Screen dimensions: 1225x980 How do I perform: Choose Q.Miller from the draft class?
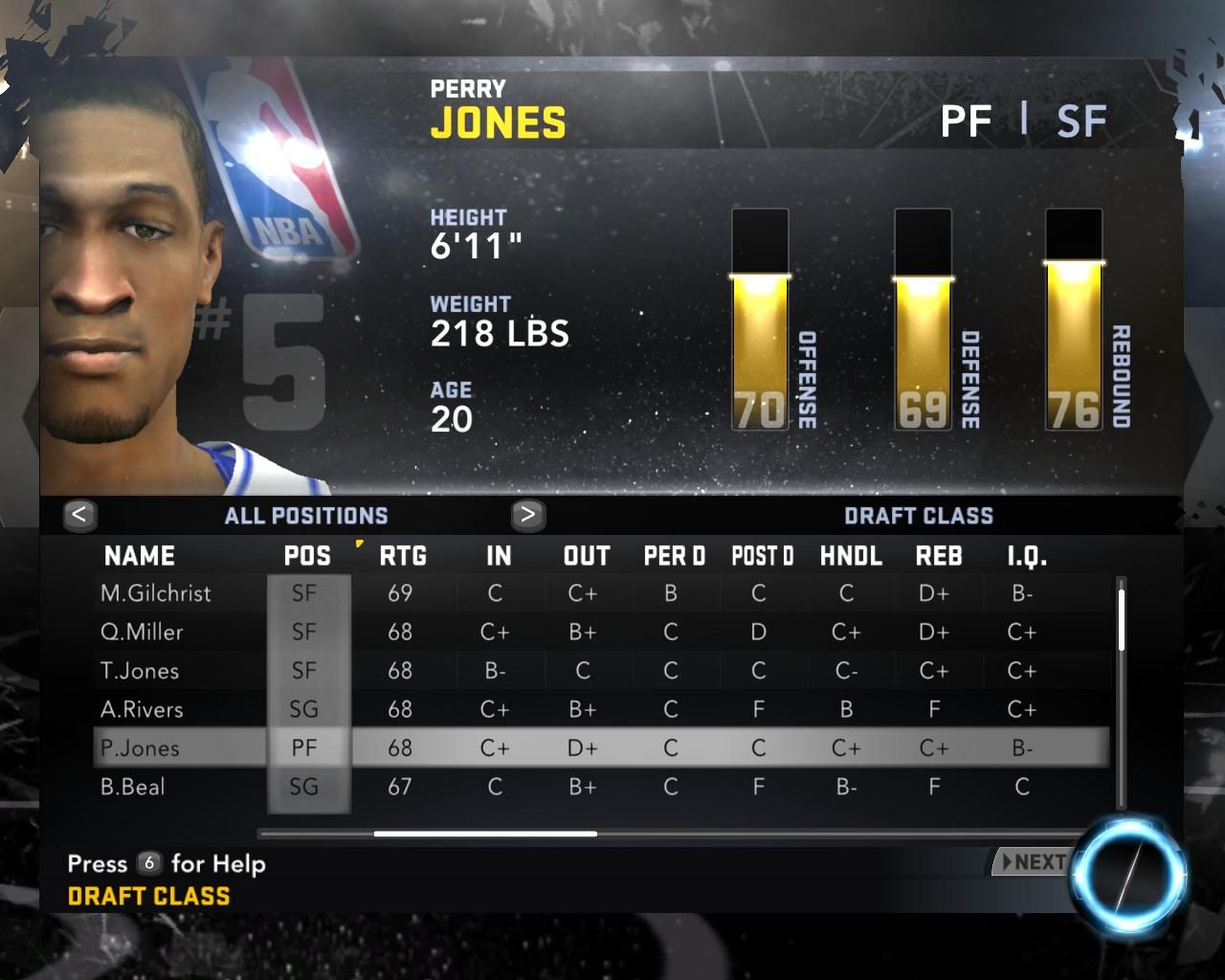click(x=142, y=633)
